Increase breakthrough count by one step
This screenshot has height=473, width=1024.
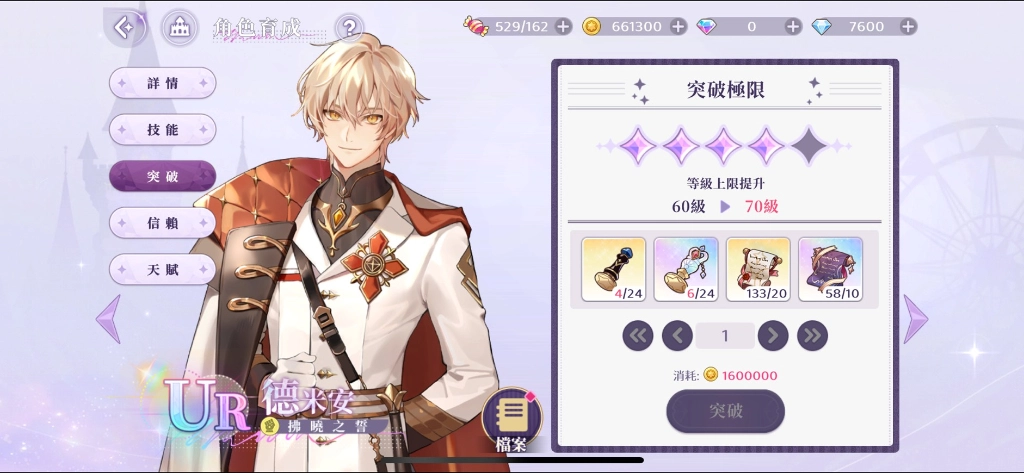[x=773, y=335]
